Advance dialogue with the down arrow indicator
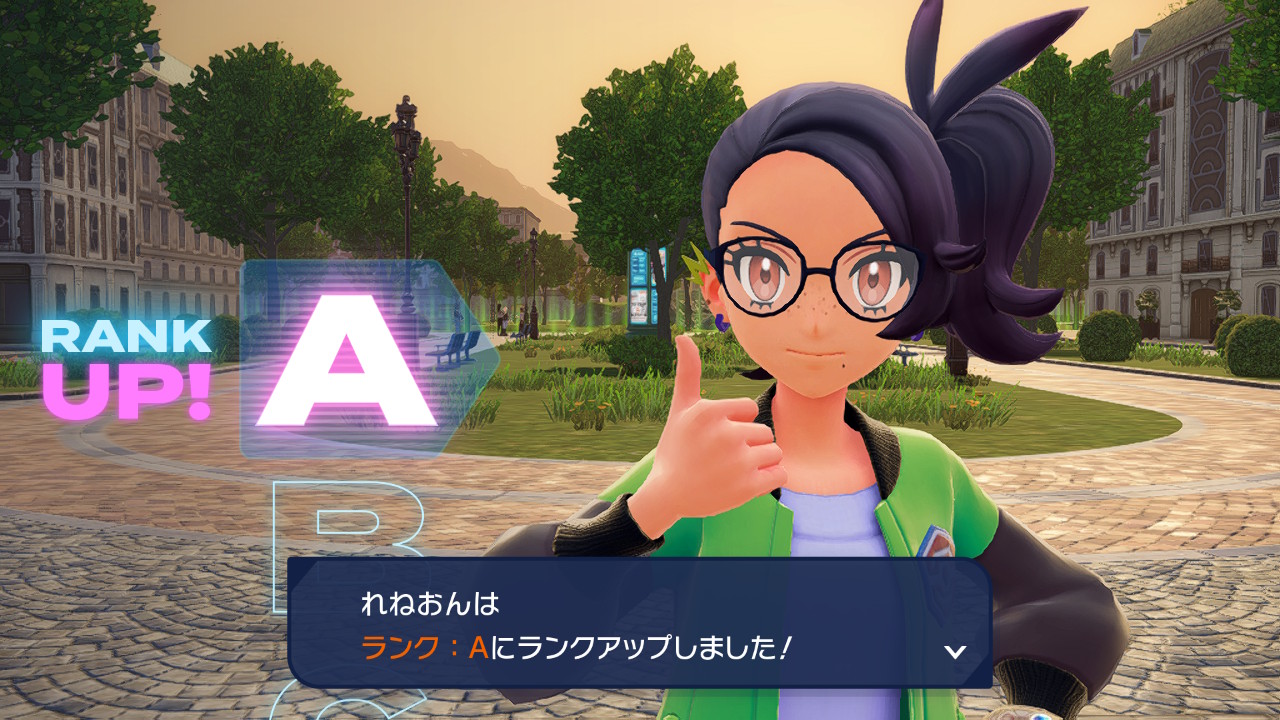 (955, 651)
